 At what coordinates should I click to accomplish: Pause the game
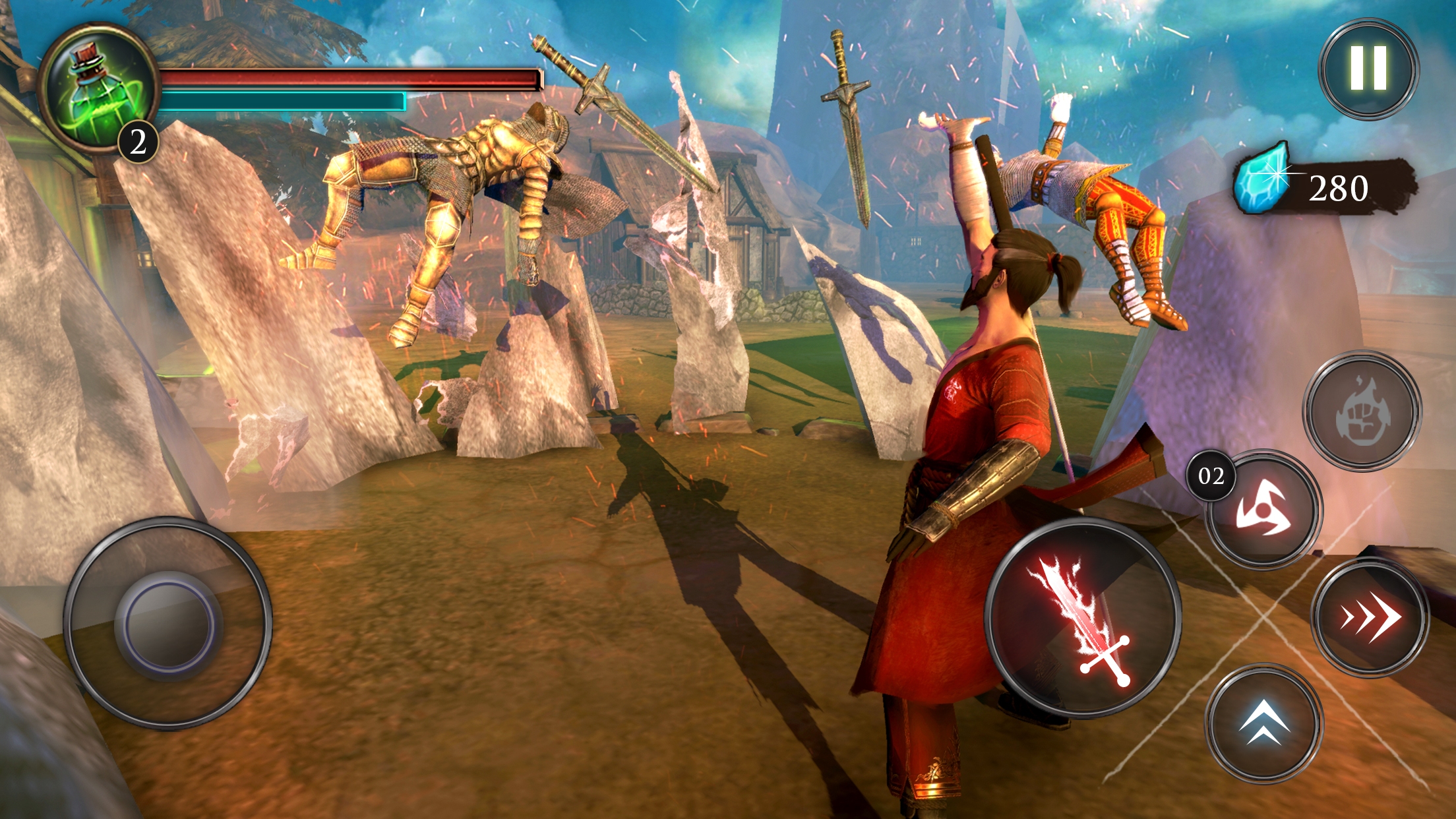pos(1368,69)
